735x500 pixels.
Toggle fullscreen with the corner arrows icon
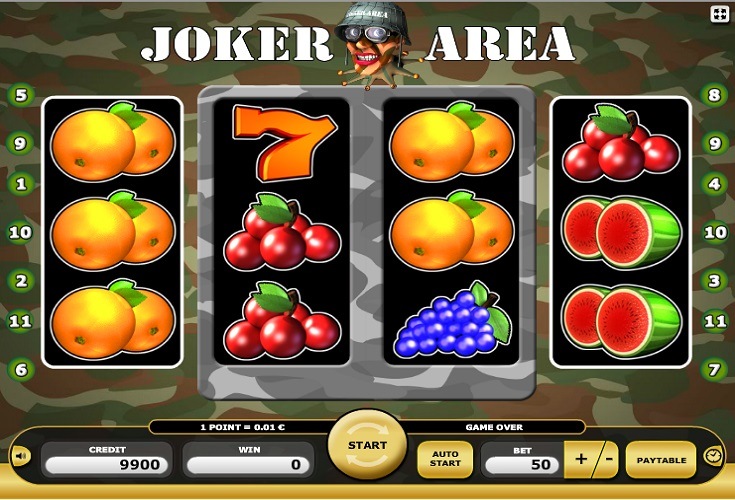click(x=720, y=14)
